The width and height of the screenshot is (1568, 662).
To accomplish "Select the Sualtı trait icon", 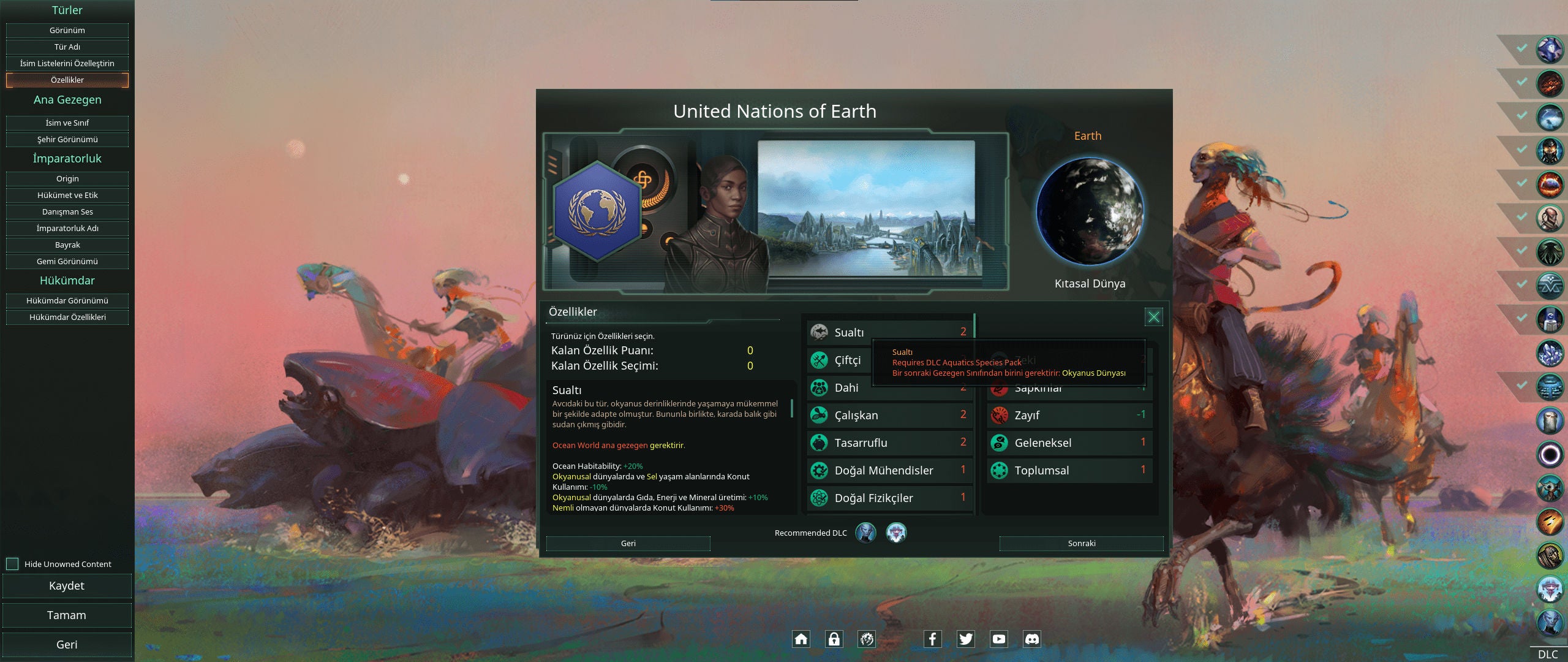I will click(819, 332).
